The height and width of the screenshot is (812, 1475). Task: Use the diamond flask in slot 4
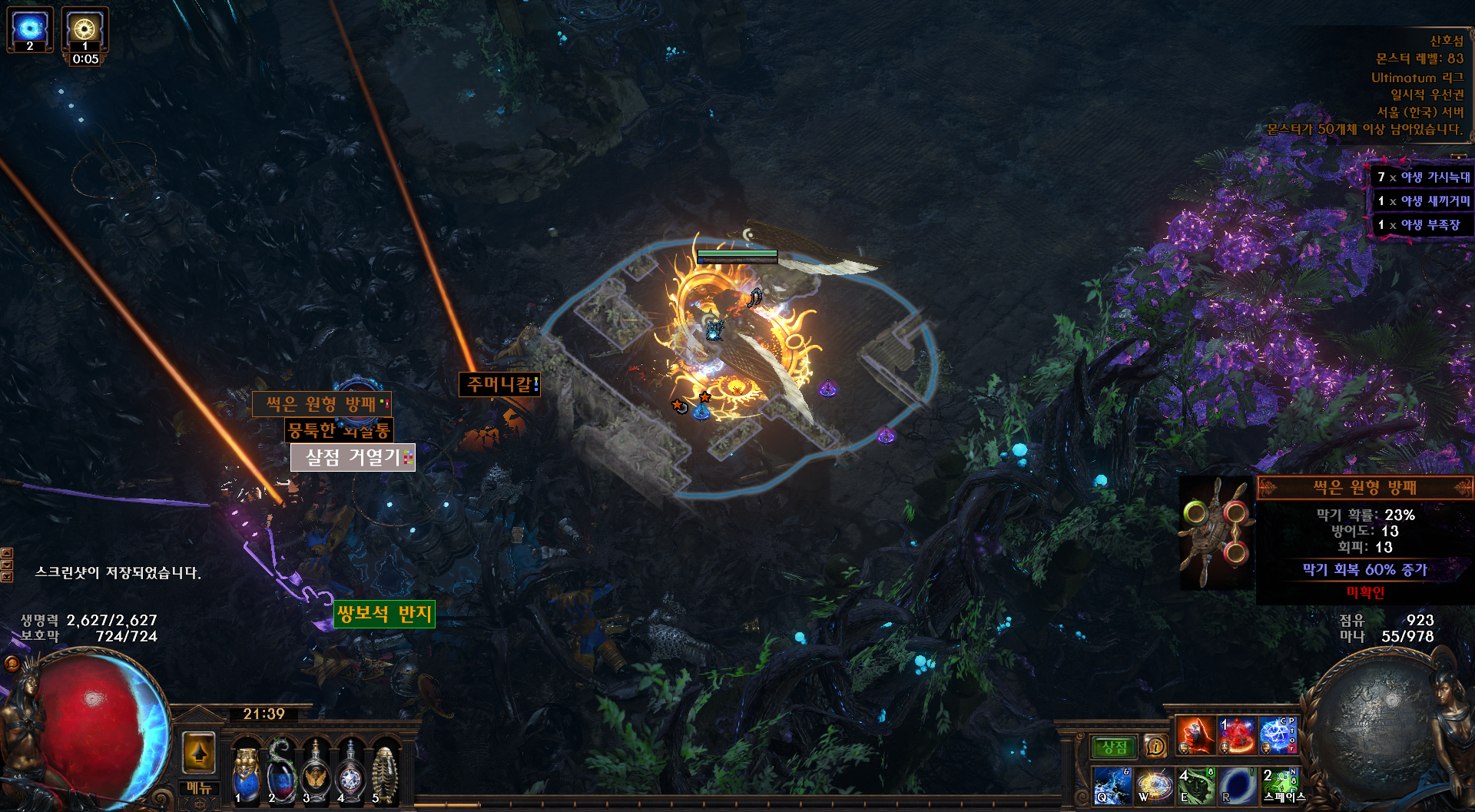tap(350, 774)
